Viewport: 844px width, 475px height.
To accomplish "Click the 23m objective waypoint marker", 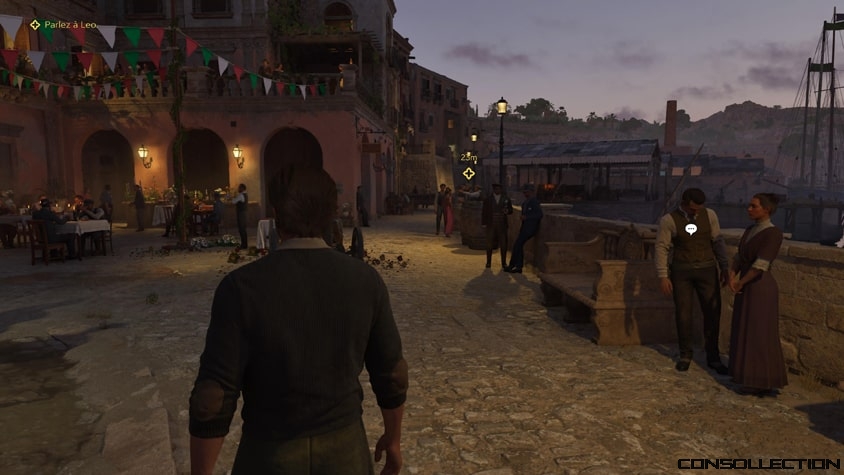I will (468, 173).
